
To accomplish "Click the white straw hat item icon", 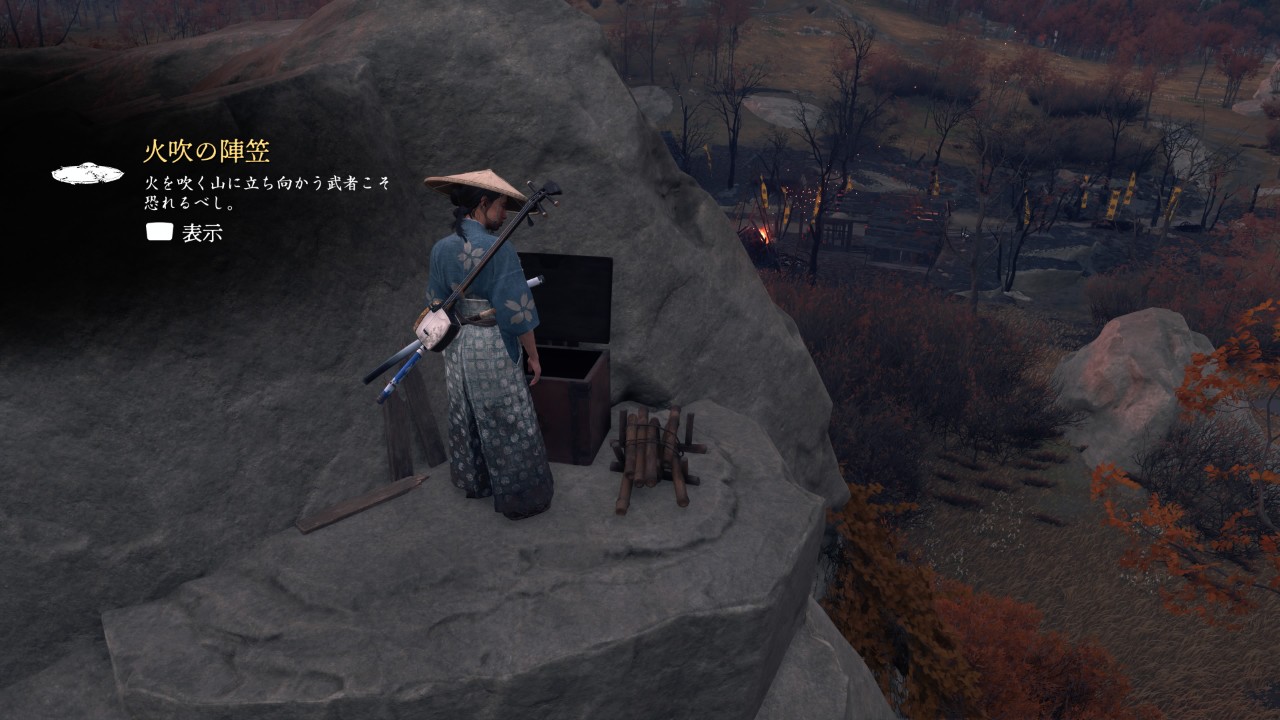I will 87,174.
